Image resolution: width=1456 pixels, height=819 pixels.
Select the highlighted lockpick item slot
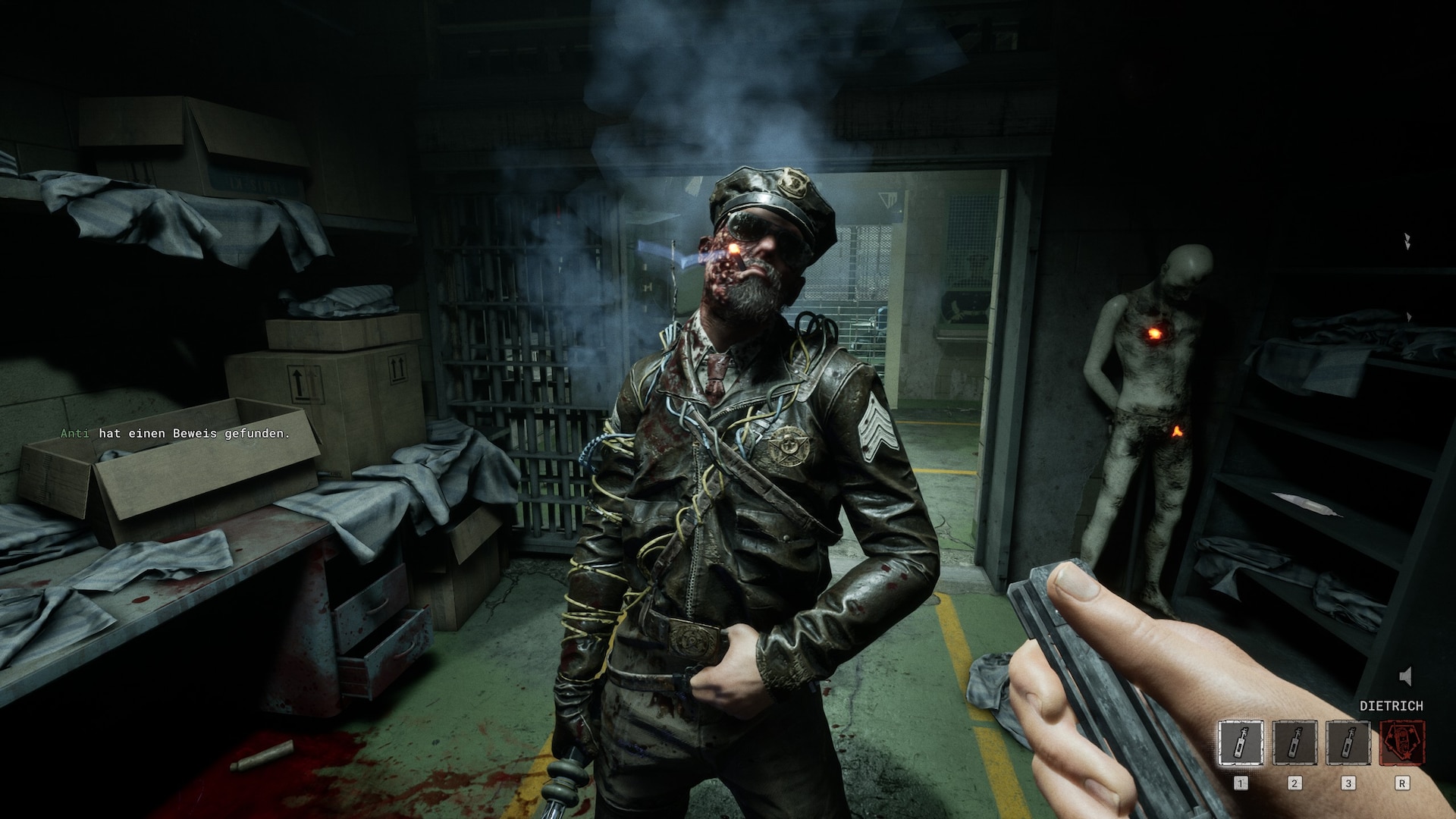click(1241, 743)
